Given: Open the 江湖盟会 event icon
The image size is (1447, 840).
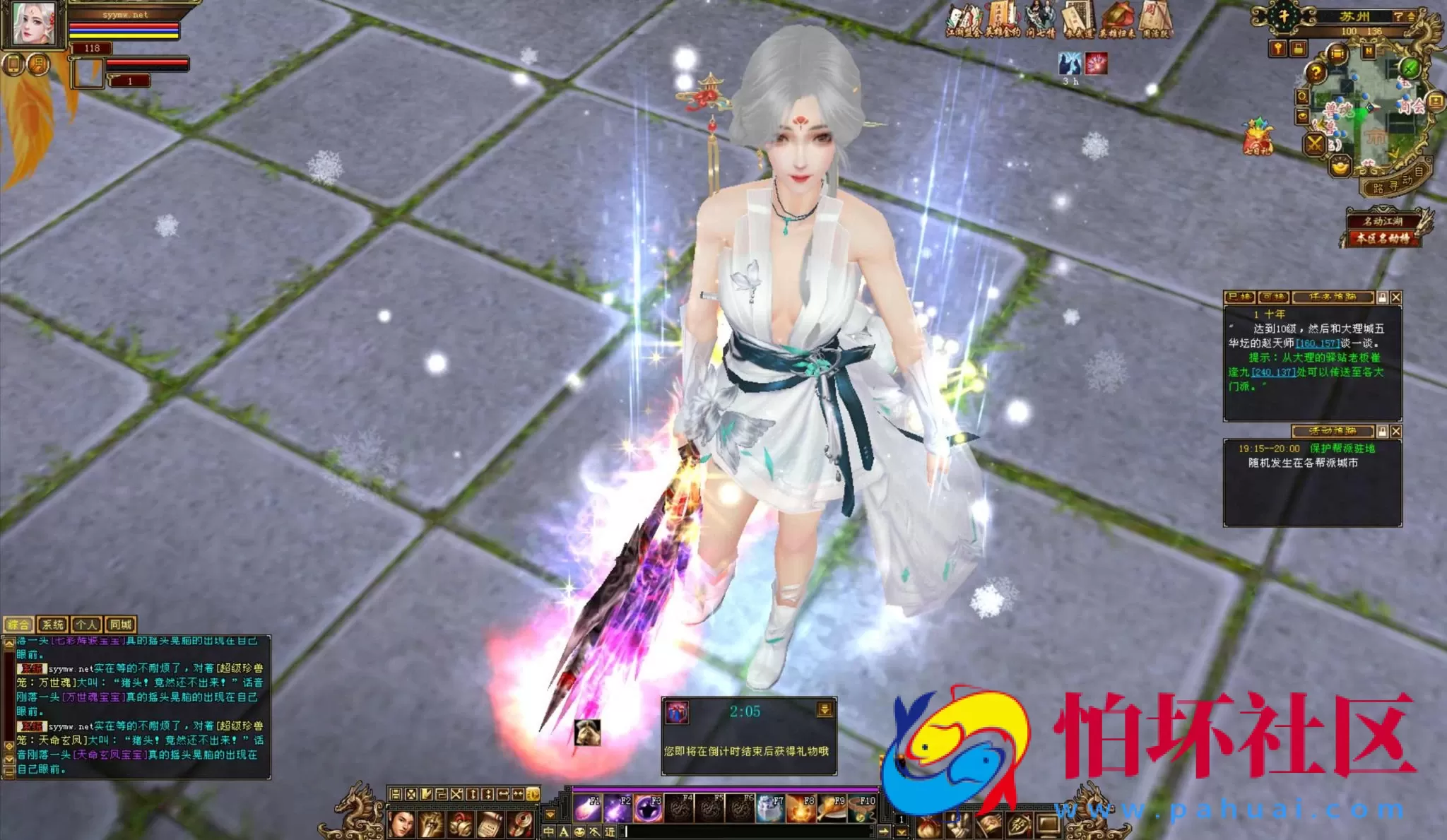Looking at the screenshot, I should coord(964,21).
